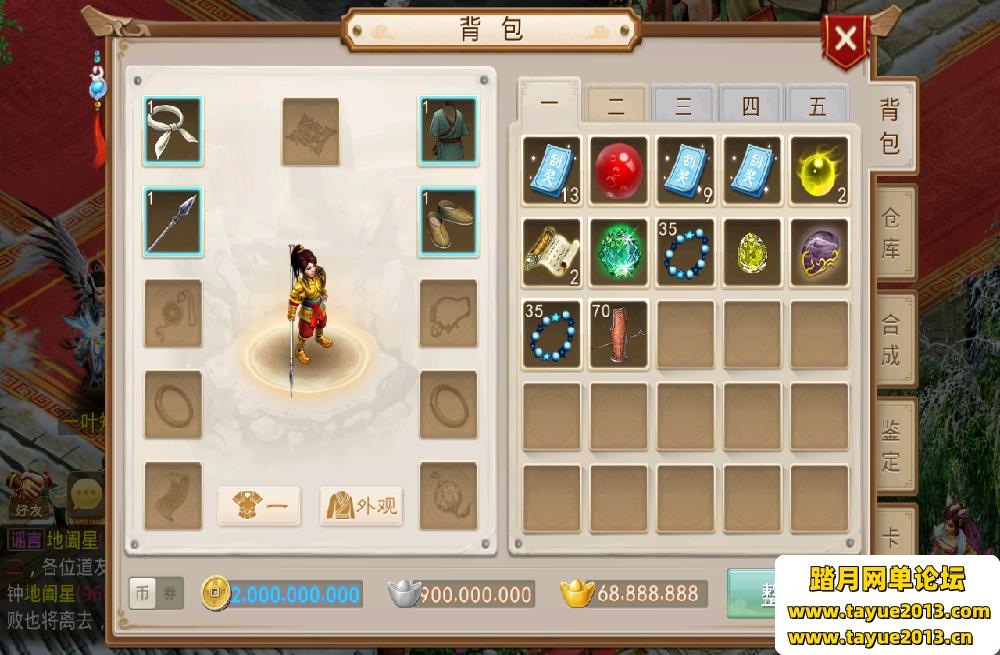Select the level 70 quiver item
The height and width of the screenshot is (655, 1000).
(x=618, y=333)
